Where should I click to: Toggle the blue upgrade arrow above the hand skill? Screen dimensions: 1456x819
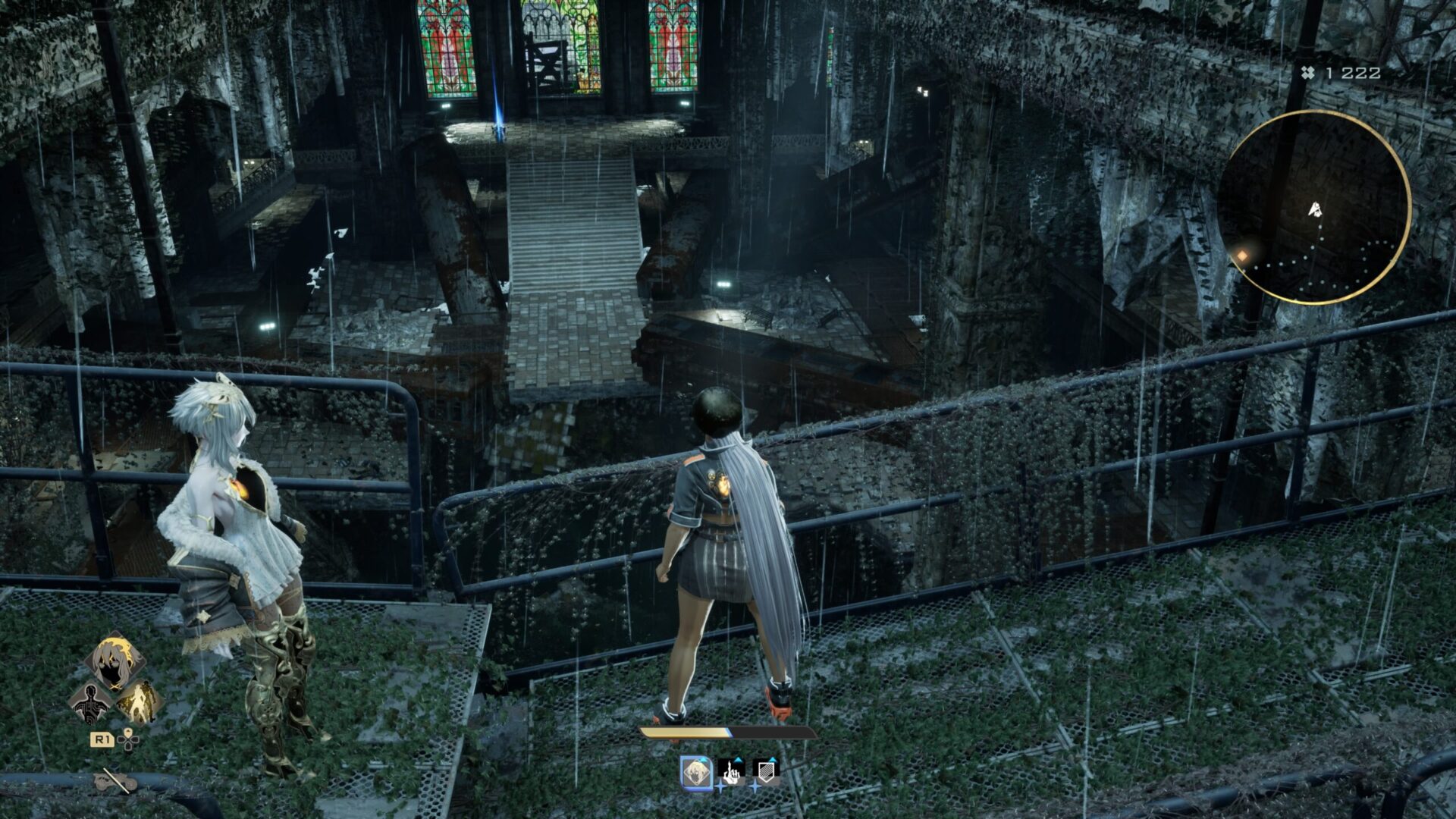pos(738,760)
